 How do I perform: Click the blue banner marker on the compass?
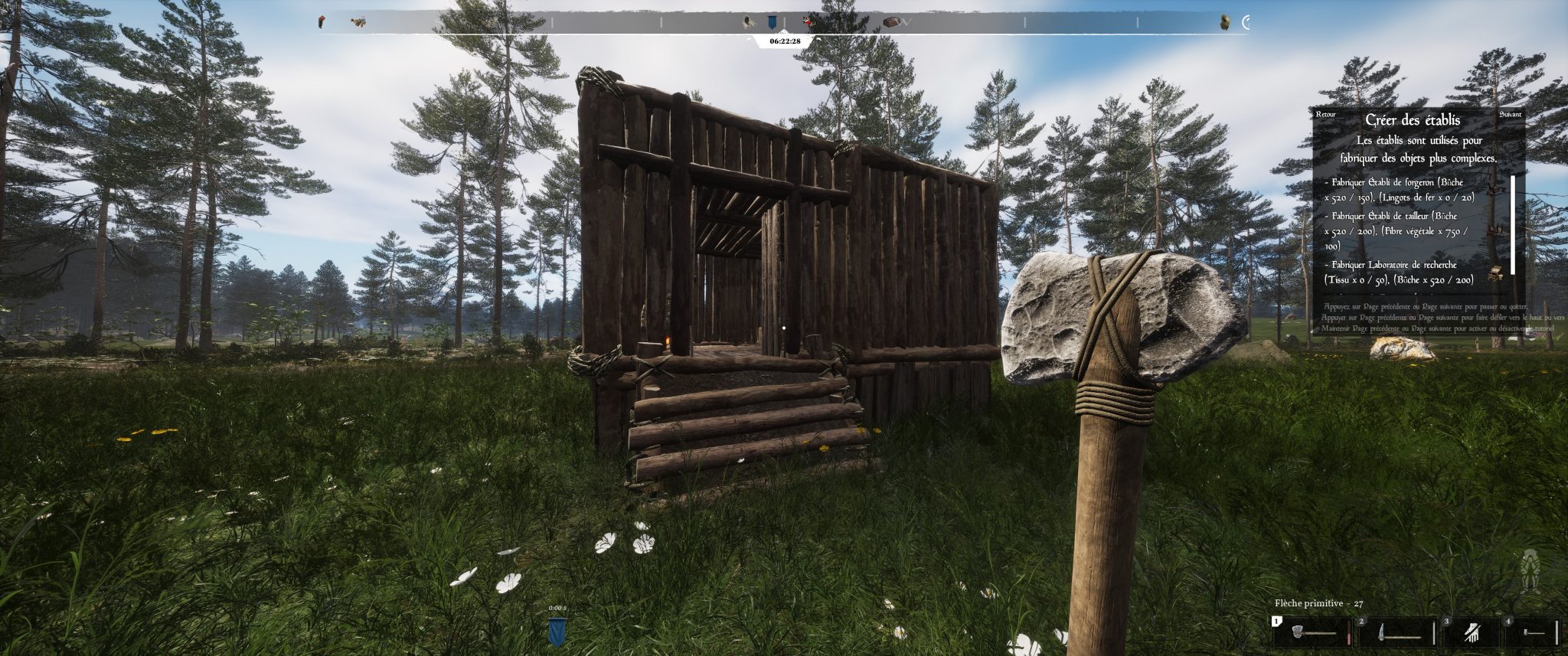click(771, 23)
